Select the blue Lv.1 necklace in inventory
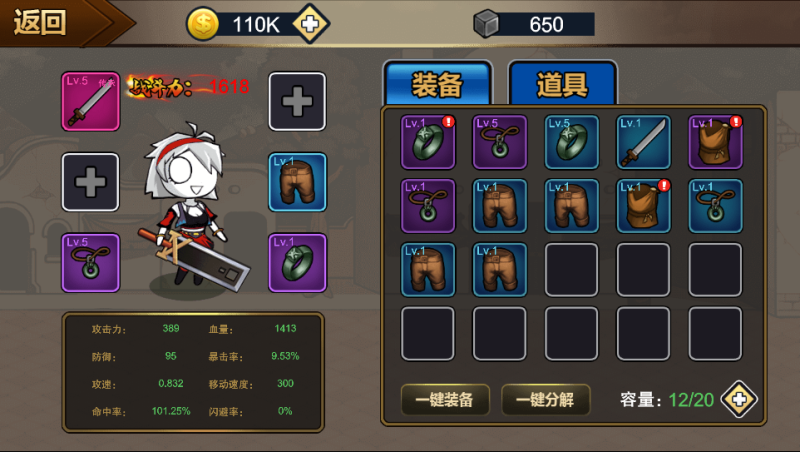The height and width of the screenshot is (452, 800). [x=716, y=206]
